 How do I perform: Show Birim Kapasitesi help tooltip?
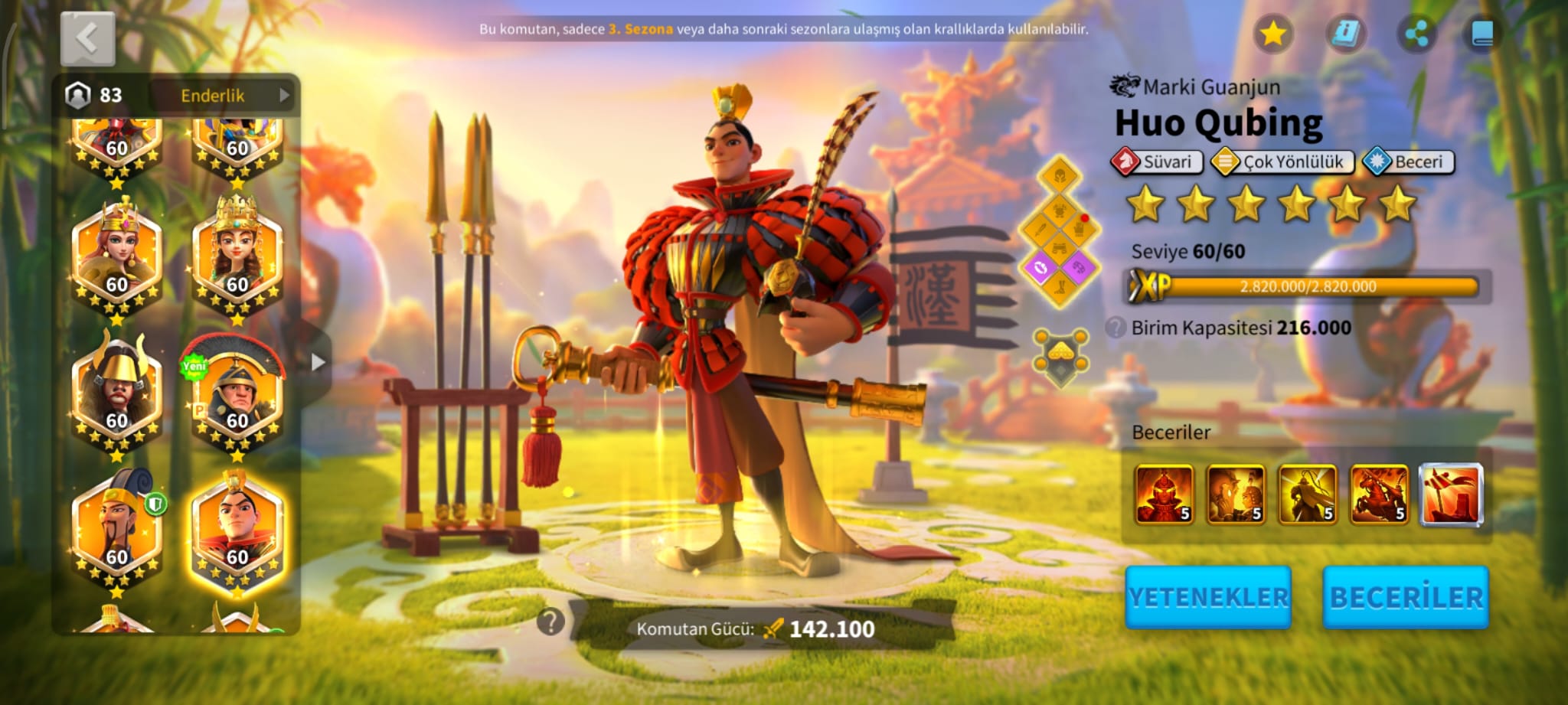pos(1116,328)
